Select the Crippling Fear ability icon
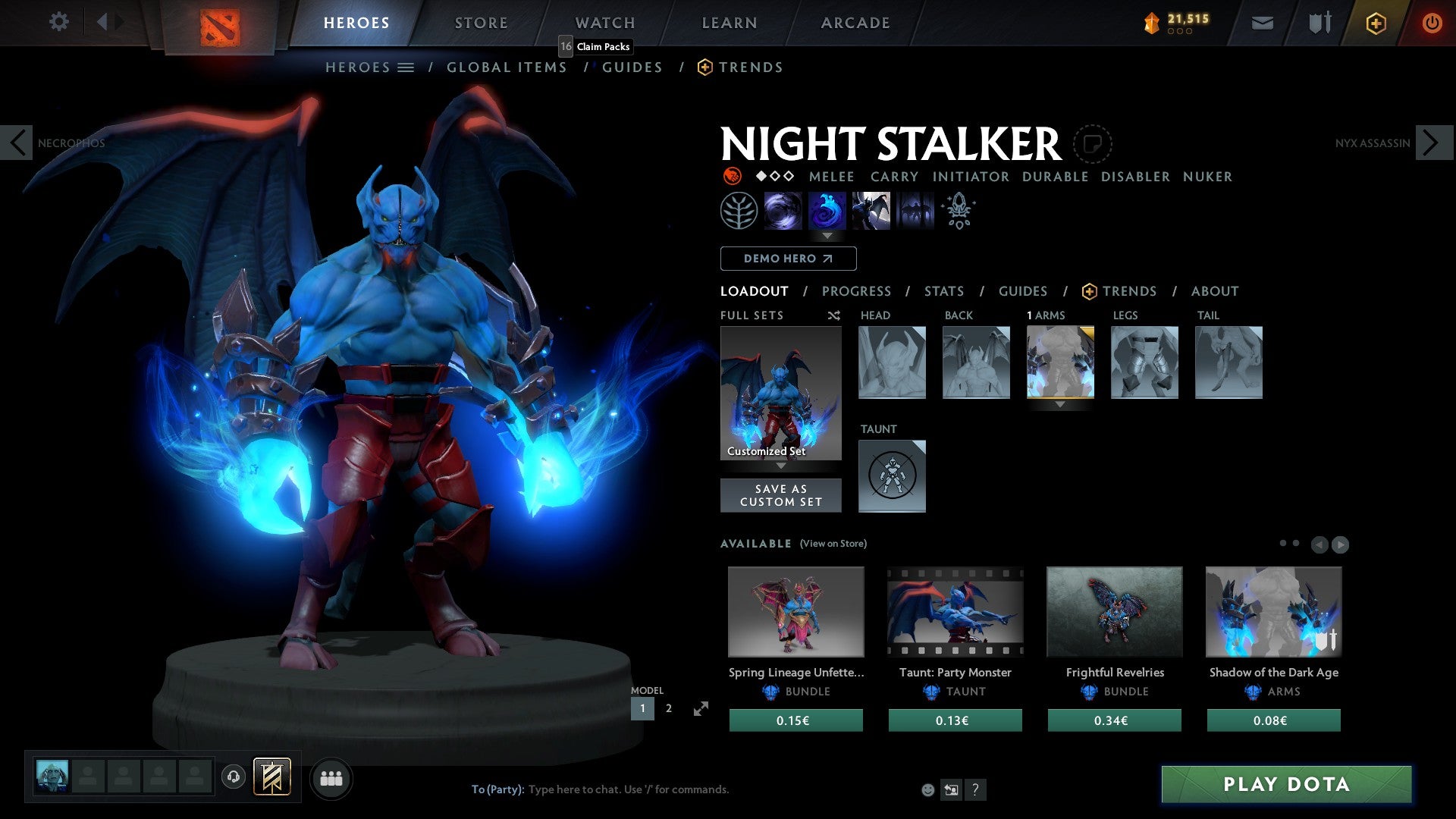1456x819 pixels. [827, 210]
